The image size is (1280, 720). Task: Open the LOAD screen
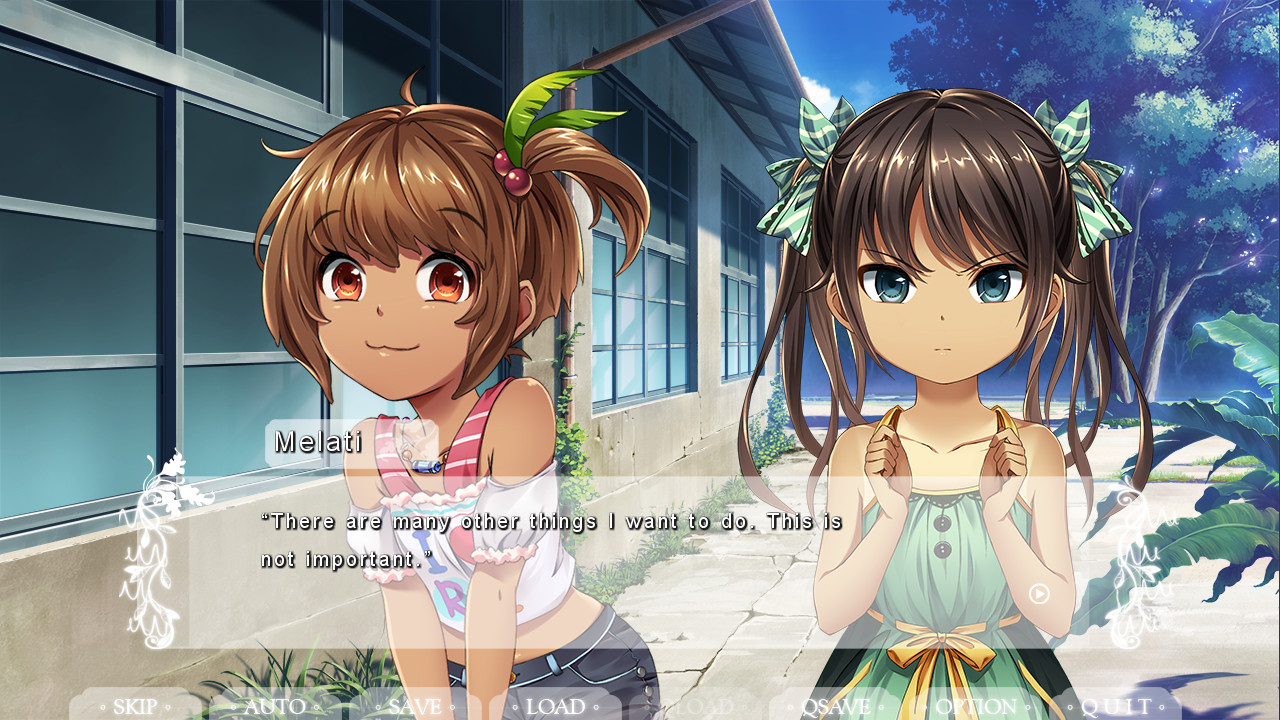coord(554,705)
